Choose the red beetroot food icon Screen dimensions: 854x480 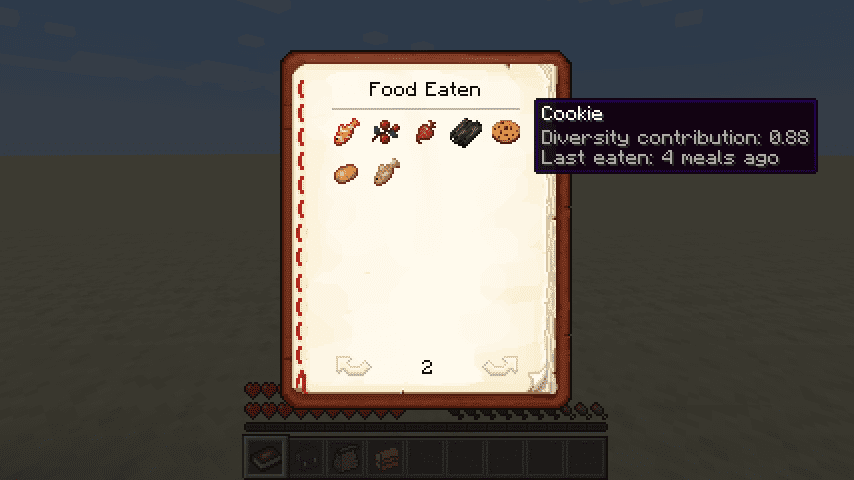coord(426,131)
